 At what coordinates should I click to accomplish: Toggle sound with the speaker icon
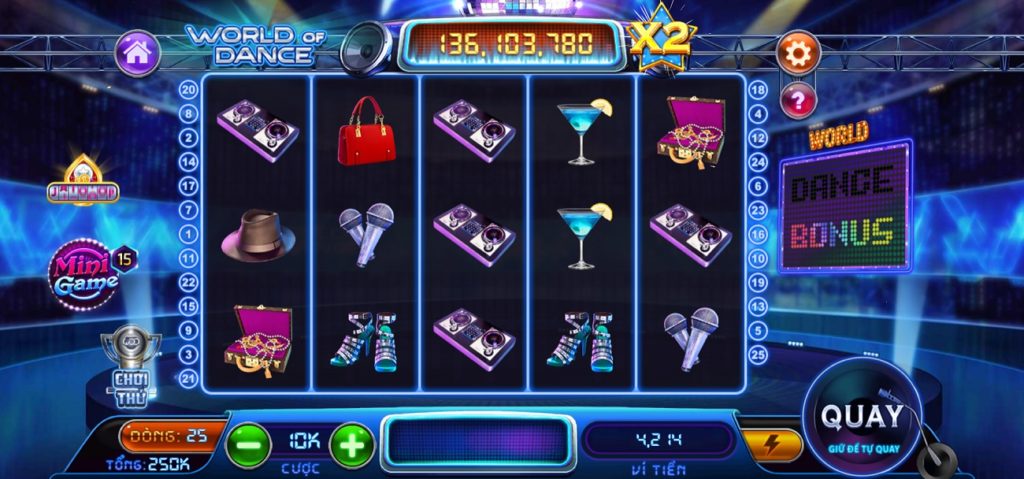coord(365,48)
